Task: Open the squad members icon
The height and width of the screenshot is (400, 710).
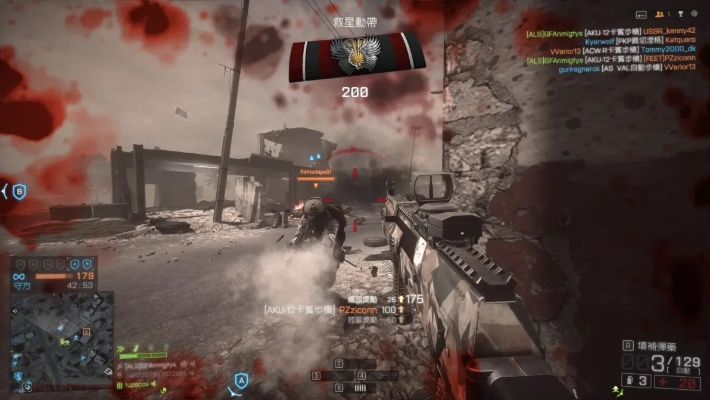Action: [660, 15]
